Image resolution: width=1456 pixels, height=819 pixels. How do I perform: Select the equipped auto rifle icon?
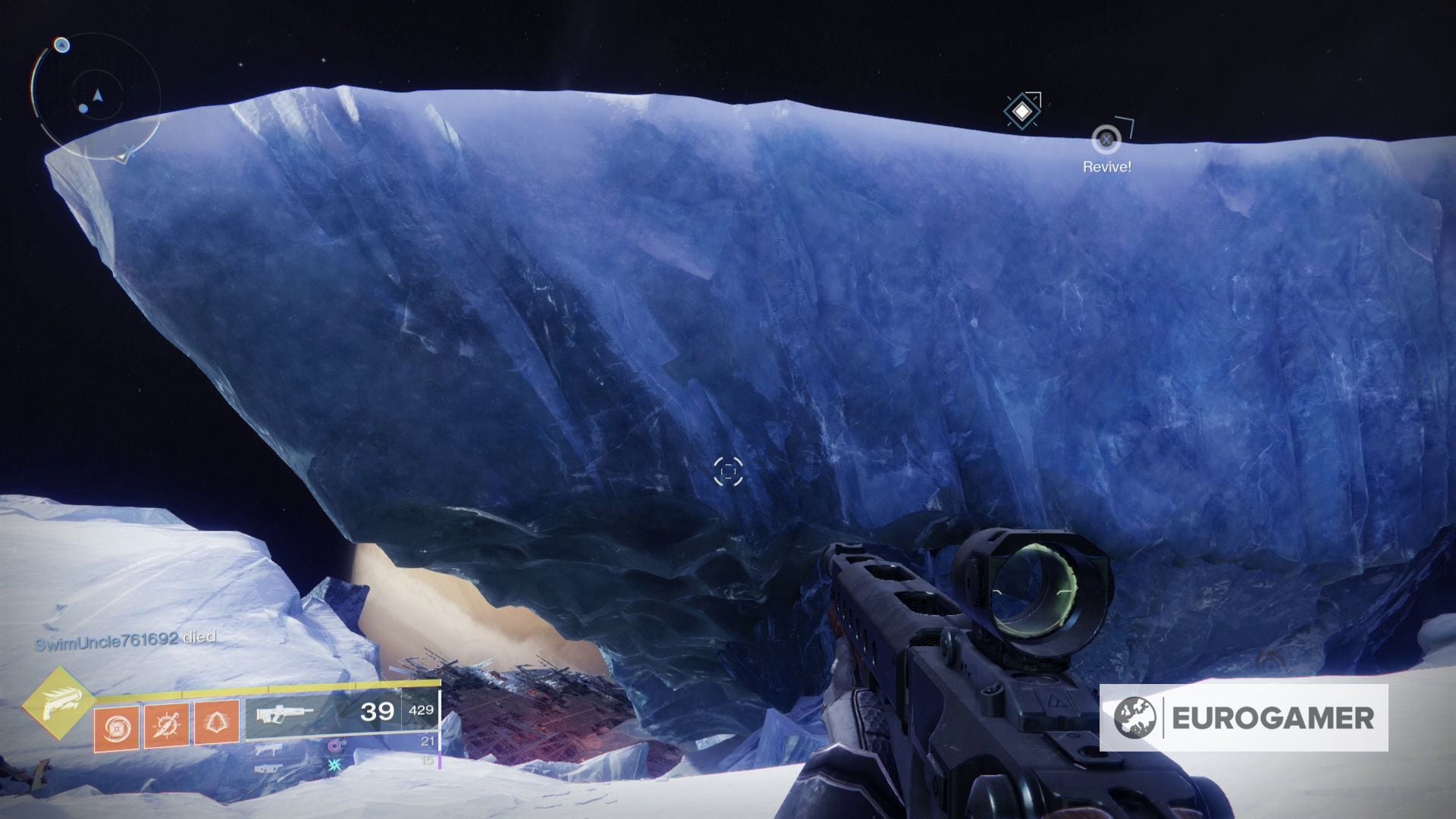pyautogui.click(x=284, y=713)
